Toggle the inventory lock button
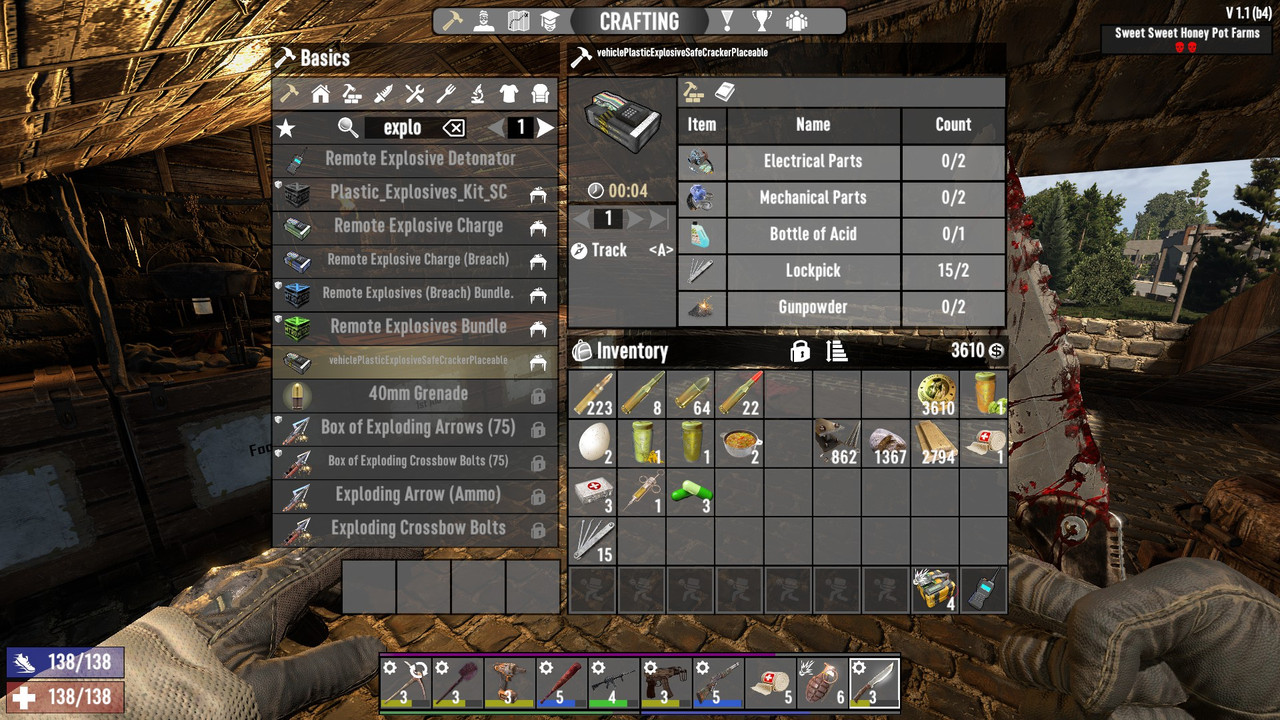The width and height of the screenshot is (1280, 720). [800, 351]
